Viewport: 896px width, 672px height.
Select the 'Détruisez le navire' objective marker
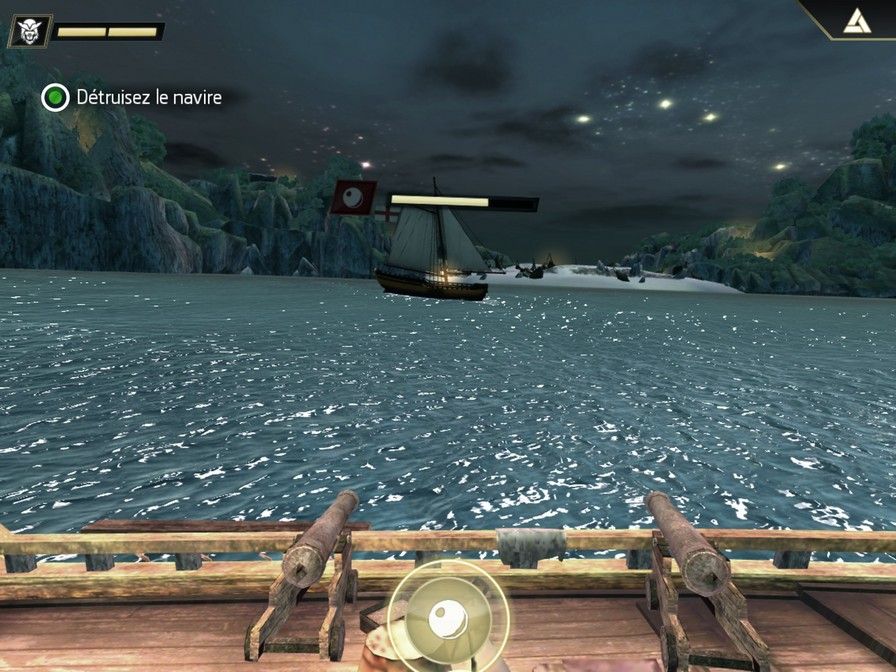(55, 97)
